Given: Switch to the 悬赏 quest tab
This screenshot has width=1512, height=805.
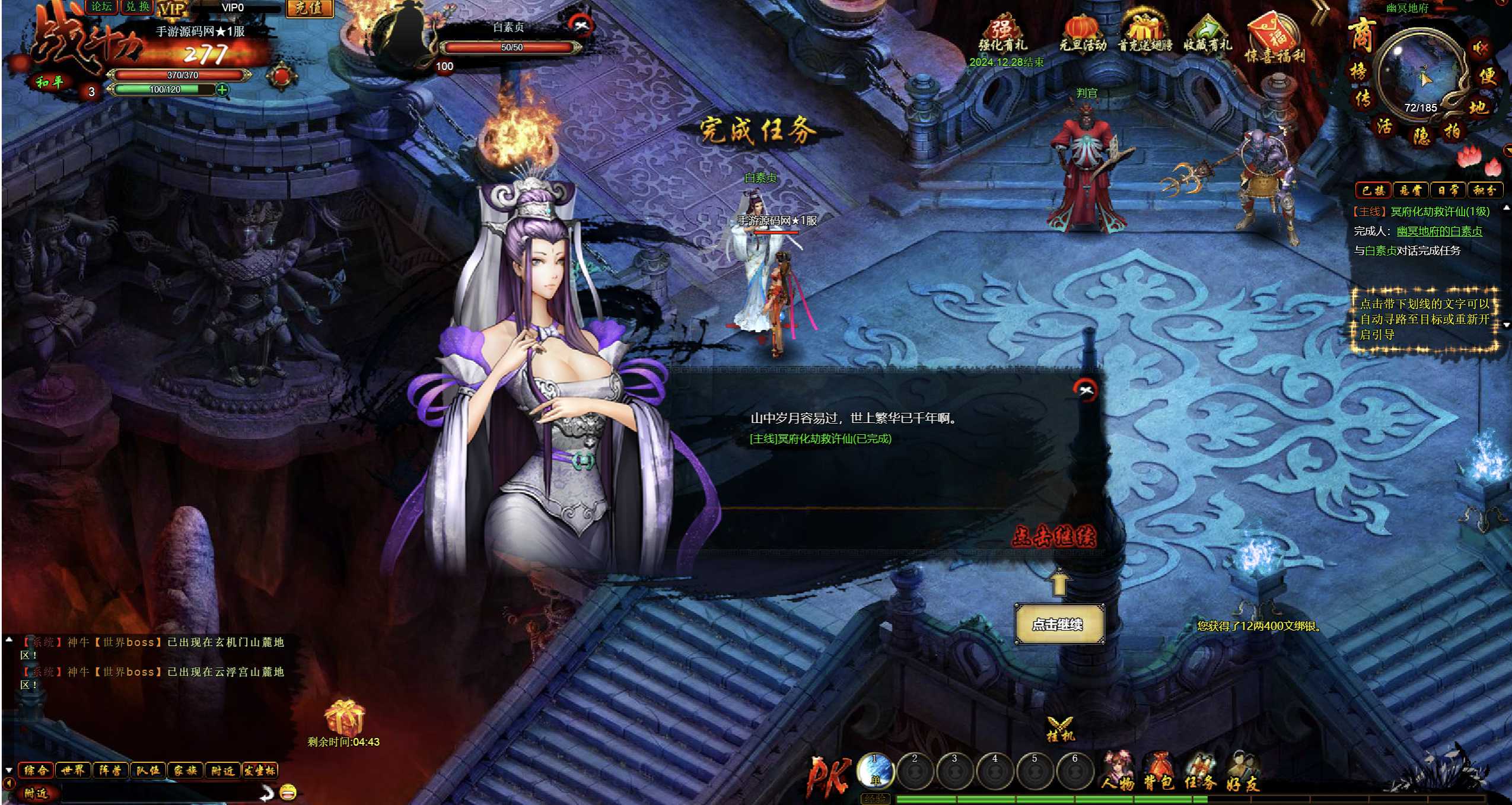Looking at the screenshot, I should [1411, 190].
